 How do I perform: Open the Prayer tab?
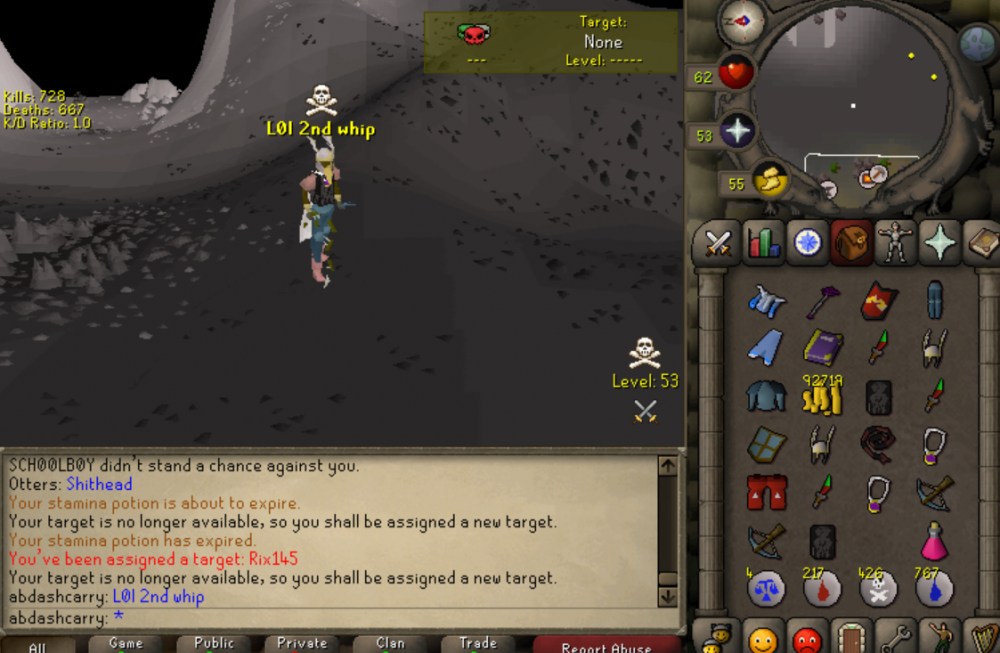(939, 242)
